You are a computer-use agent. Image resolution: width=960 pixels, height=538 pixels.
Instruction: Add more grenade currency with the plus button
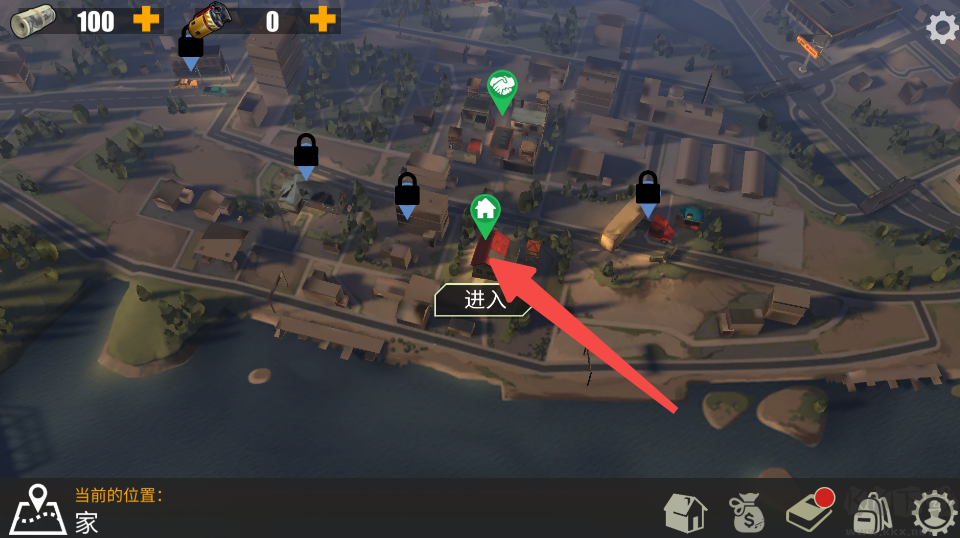coord(322,19)
